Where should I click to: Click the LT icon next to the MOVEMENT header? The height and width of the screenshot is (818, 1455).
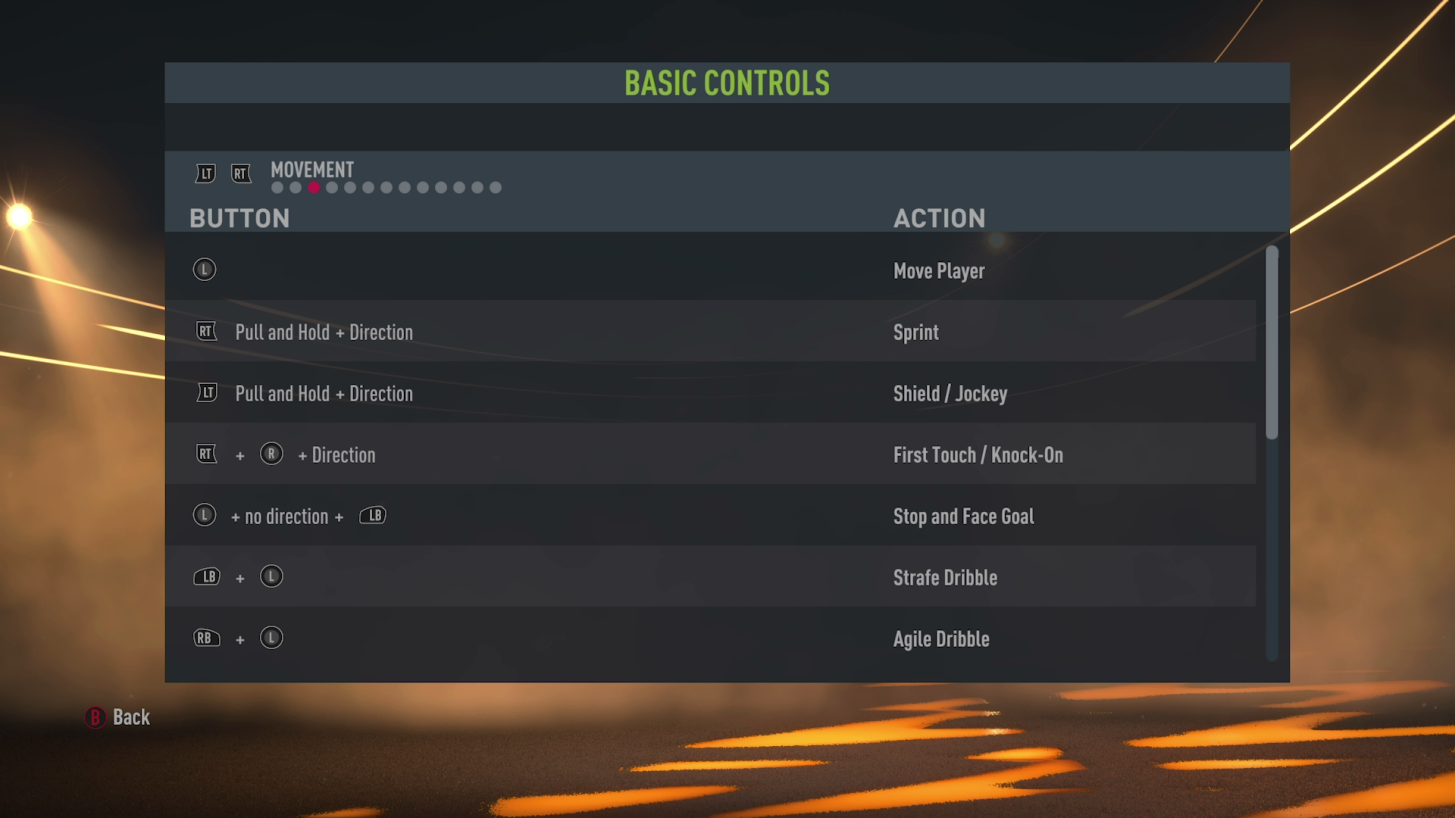coord(205,173)
